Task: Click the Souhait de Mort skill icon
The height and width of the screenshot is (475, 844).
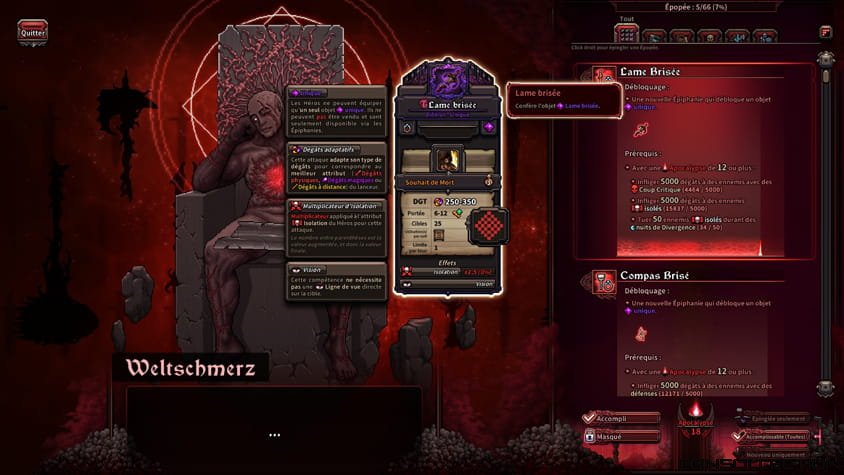Action: [x=449, y=159]
